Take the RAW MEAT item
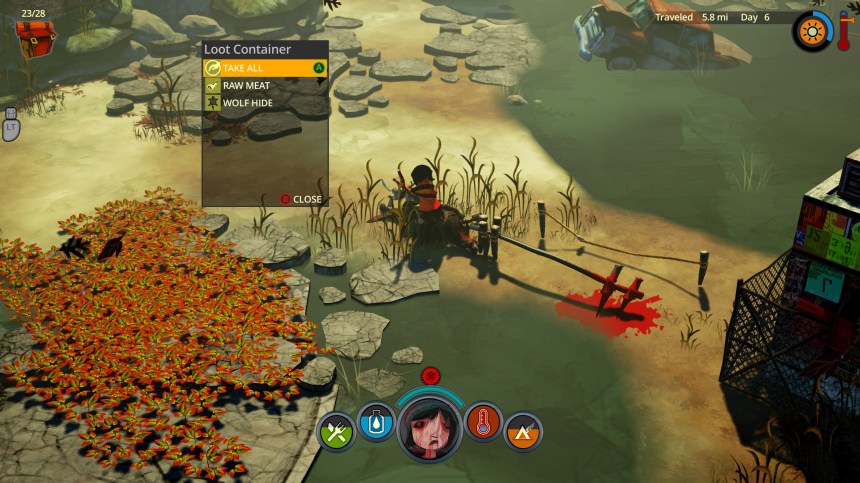 pyautogui.click(x=265, y=85)
